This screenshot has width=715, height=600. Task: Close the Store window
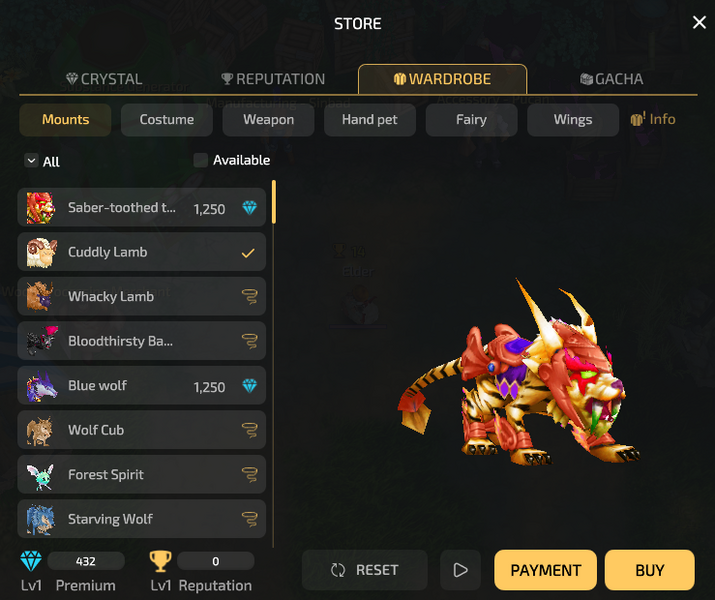(699, 23)
